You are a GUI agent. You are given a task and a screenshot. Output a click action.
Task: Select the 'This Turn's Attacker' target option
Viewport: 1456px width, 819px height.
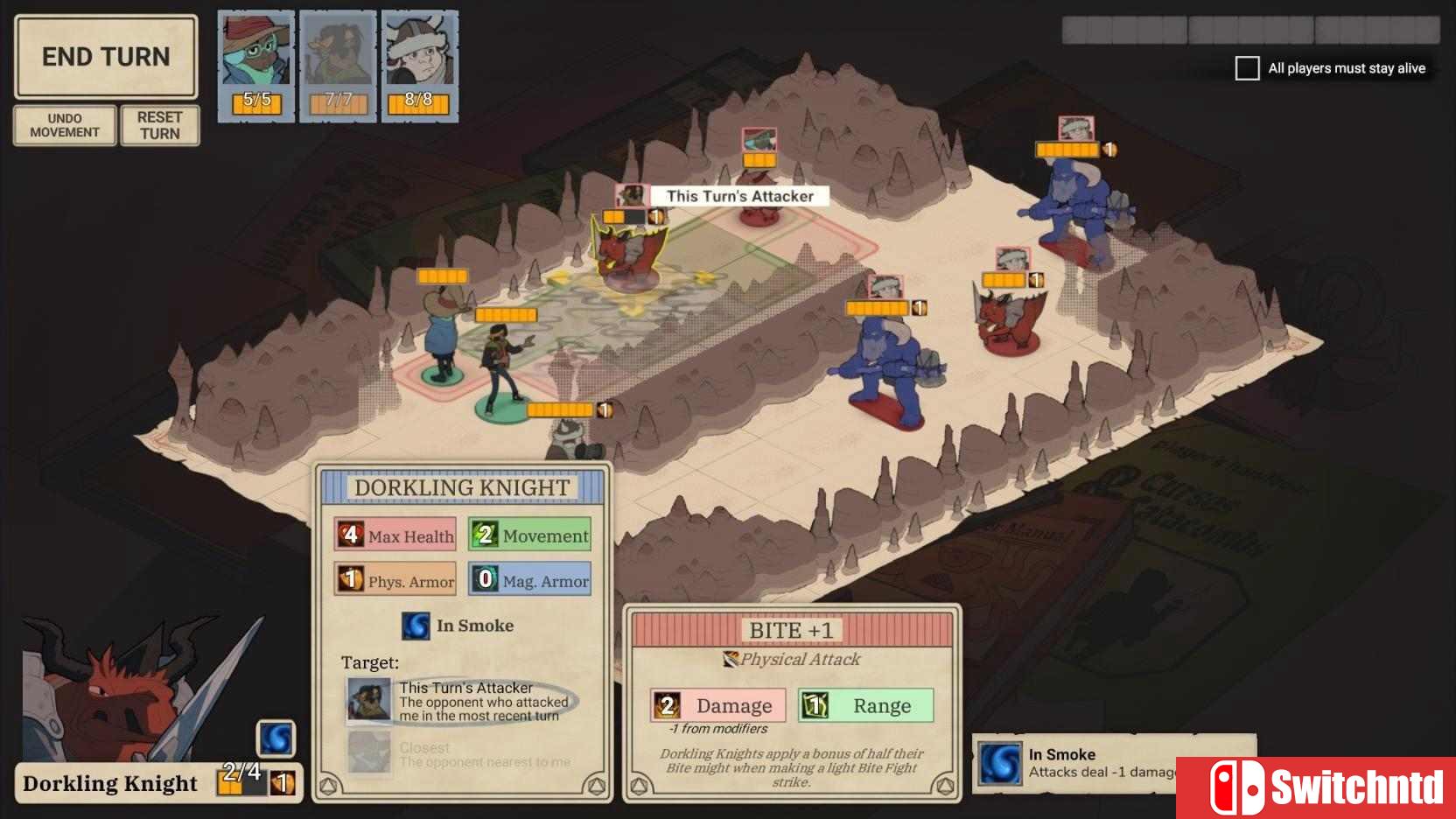point(459,702)
